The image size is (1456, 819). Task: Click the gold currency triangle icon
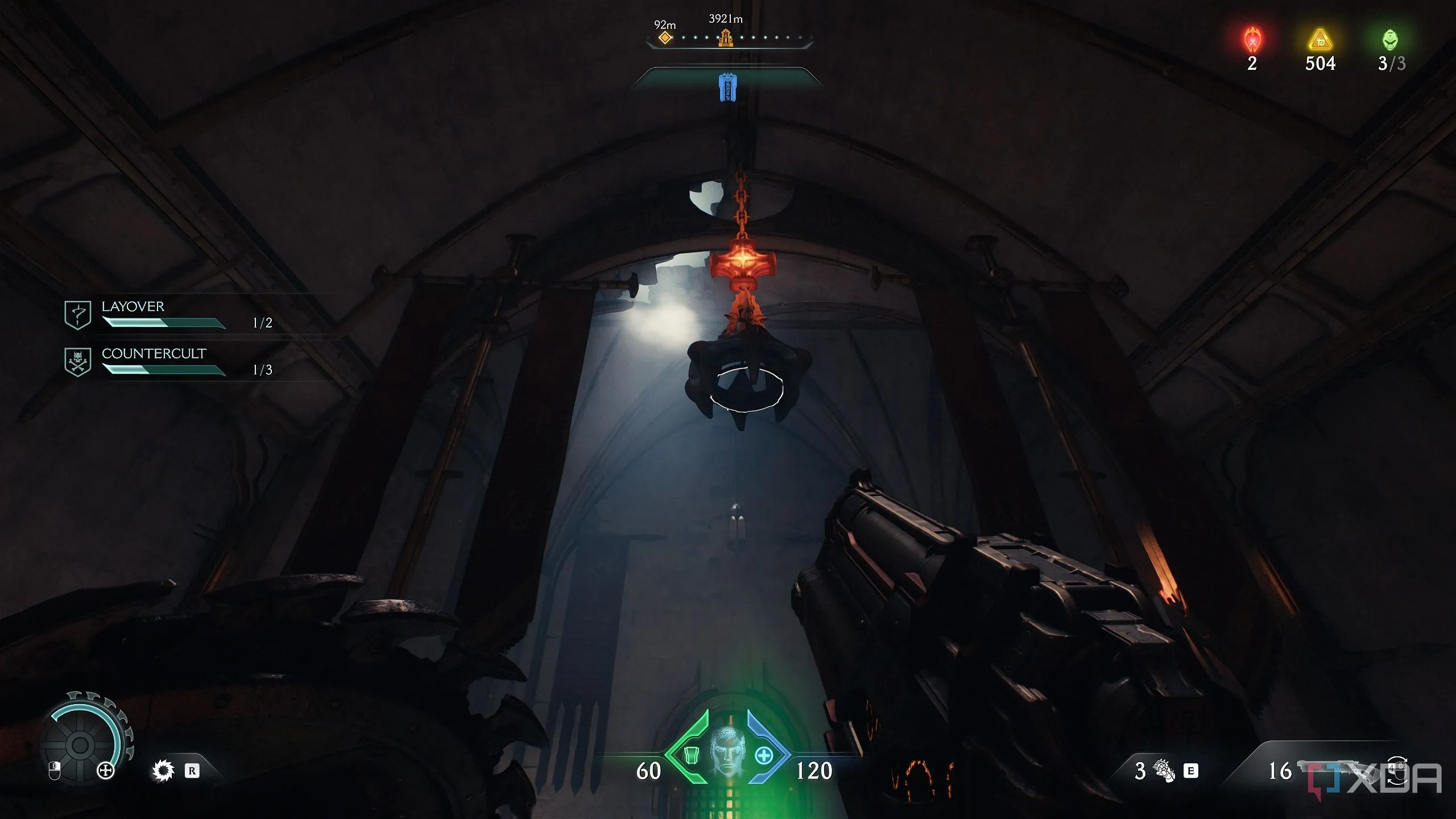point(1319,40)
